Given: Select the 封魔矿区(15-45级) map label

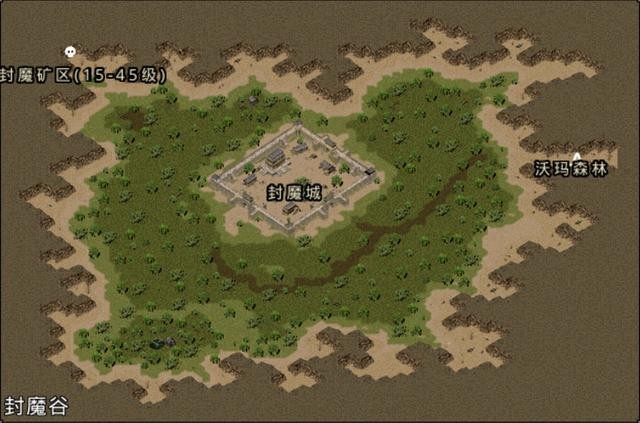Looking at the screenshot, I should pos(83,75).
